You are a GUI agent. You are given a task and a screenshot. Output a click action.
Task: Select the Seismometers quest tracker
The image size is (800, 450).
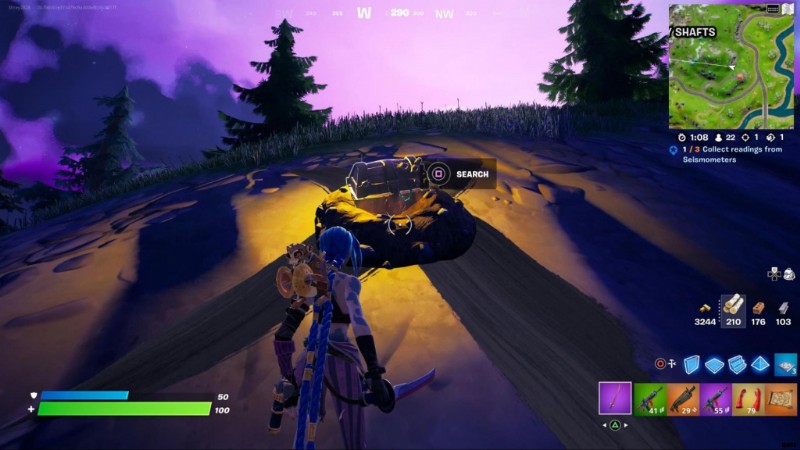click(x=731, y=153)
